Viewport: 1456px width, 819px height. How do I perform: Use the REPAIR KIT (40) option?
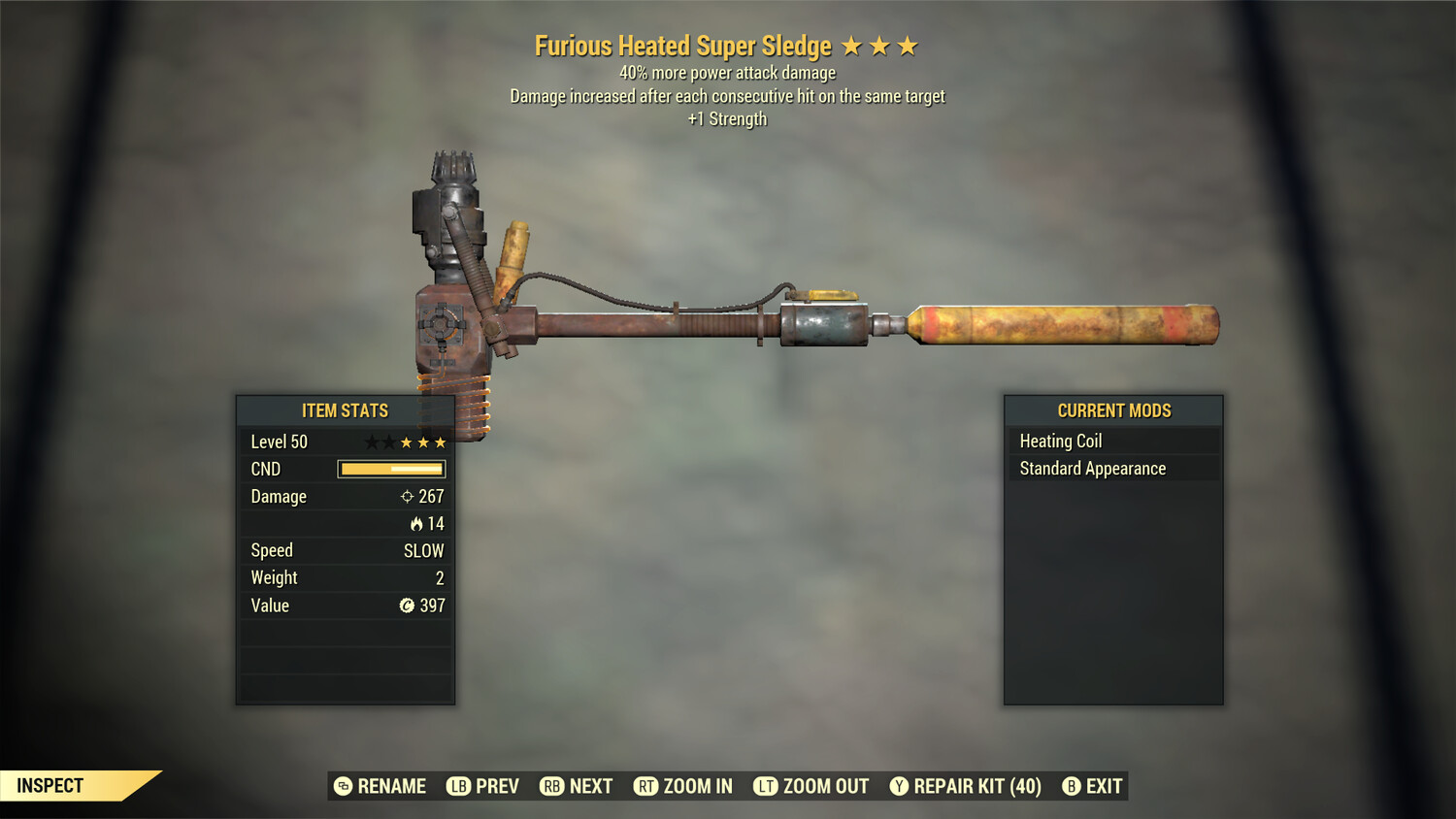click(966, 786)
